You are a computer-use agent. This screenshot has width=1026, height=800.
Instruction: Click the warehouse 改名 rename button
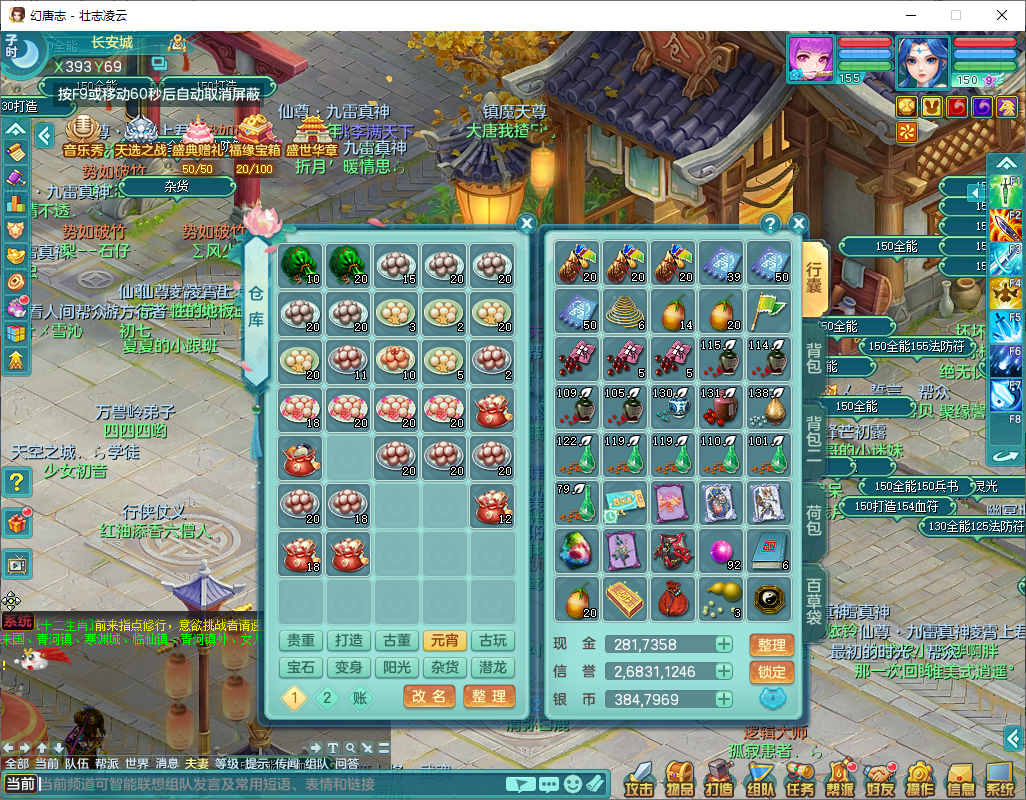point(428,697)
